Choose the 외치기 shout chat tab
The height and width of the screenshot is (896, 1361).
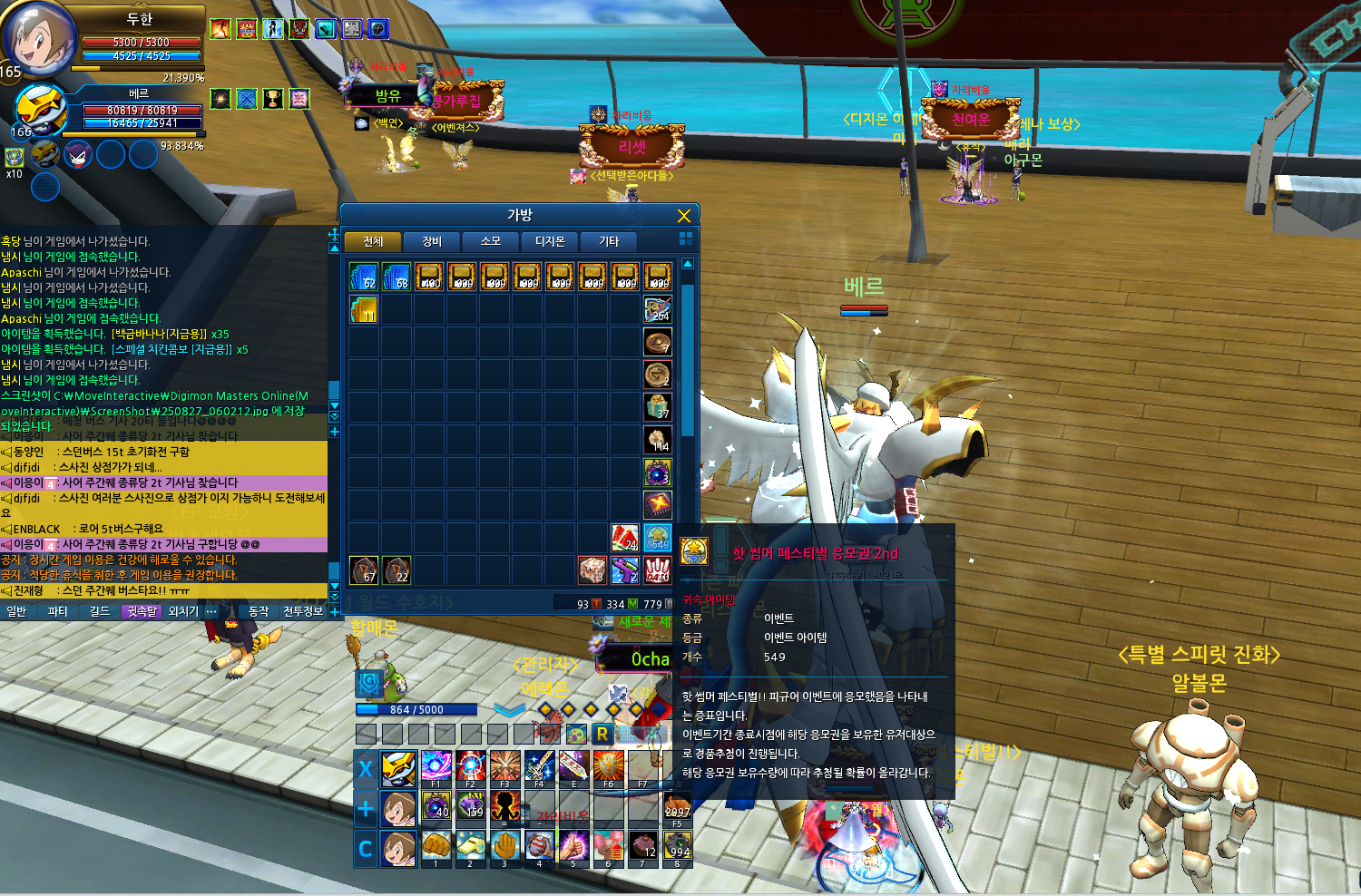(x=183, y=612)
